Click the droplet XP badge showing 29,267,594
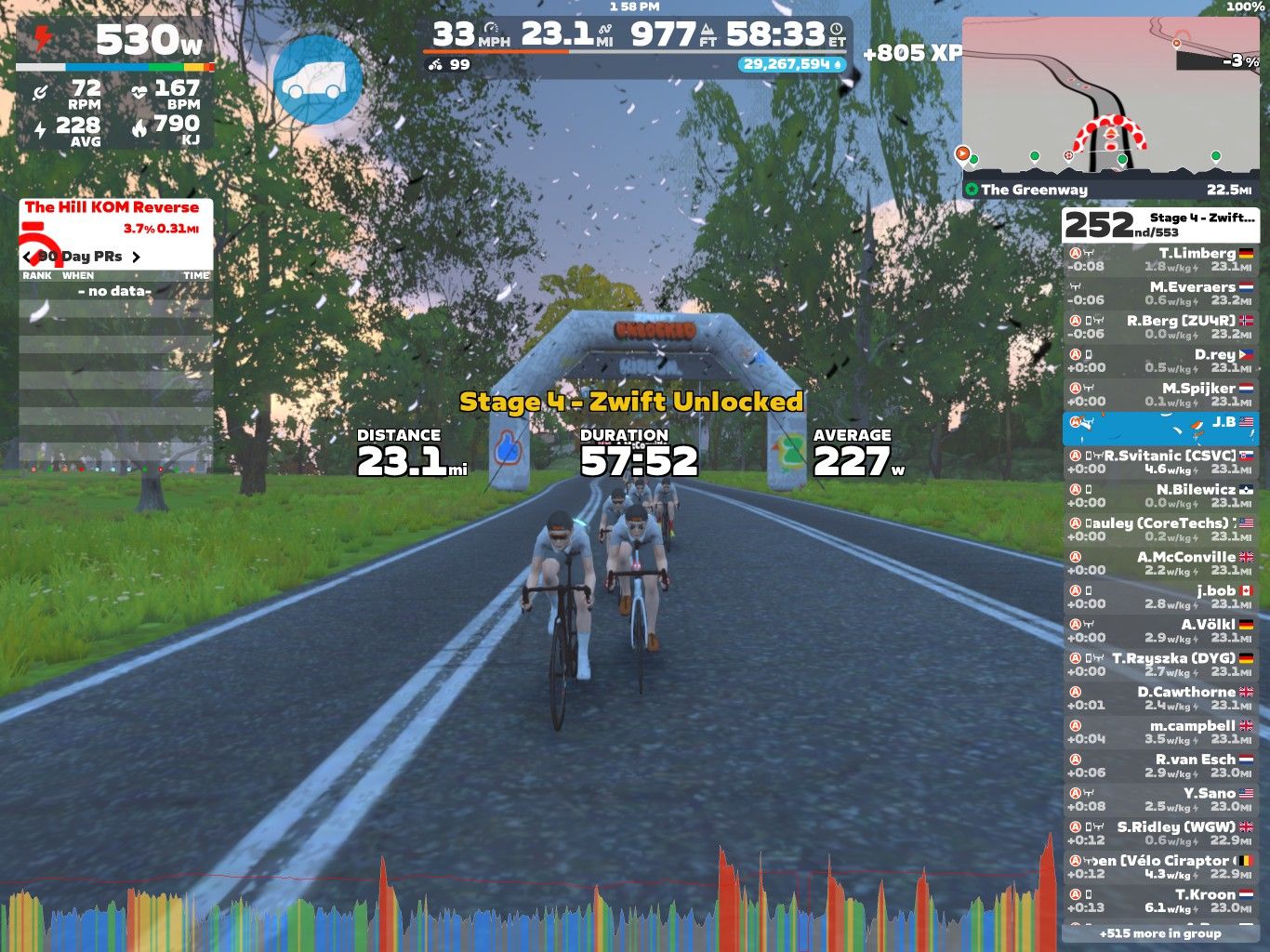This screenshot has width=1270, height=952. pos(789,63)
